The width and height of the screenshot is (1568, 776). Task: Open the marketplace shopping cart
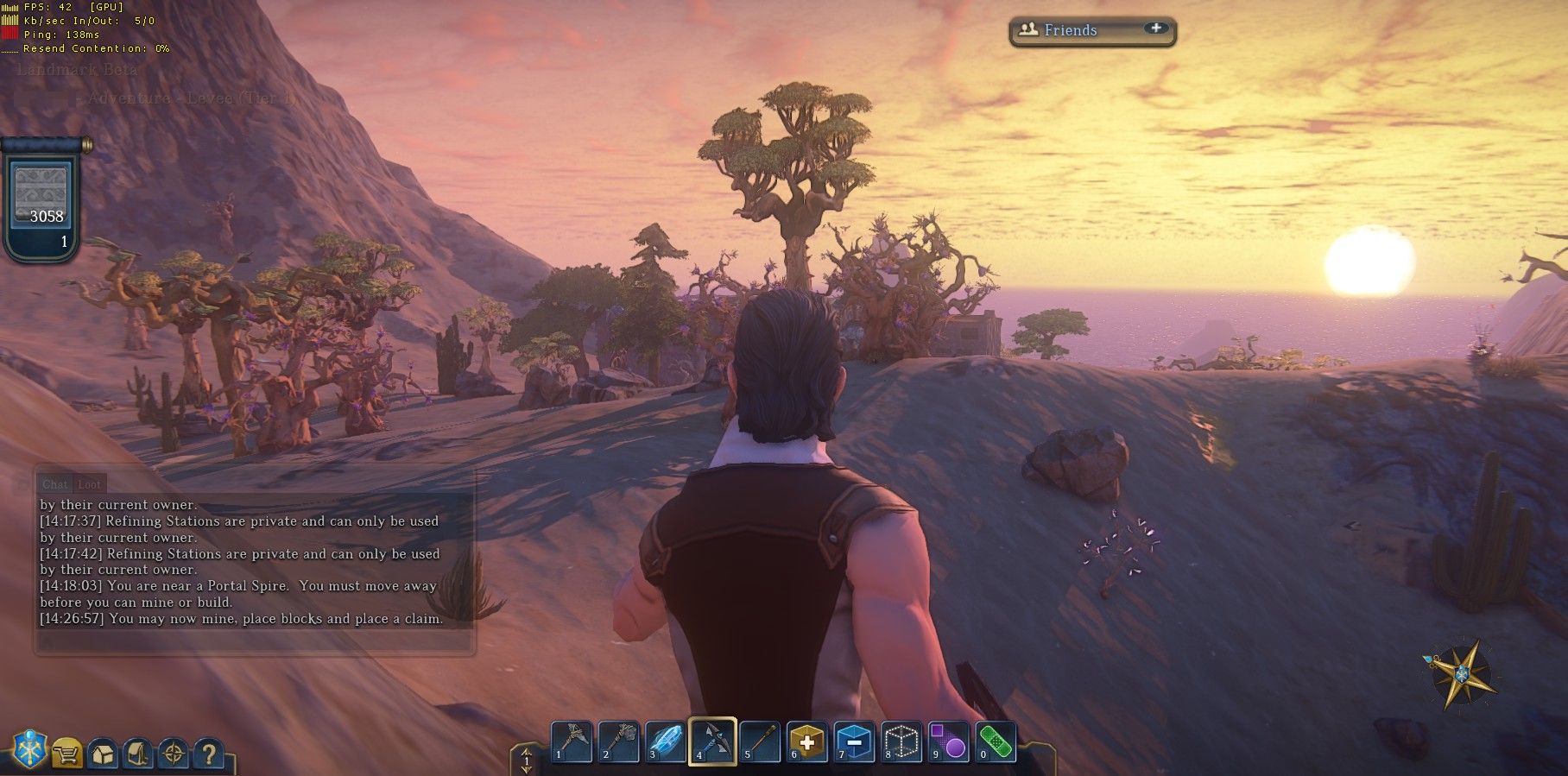coord(67,754)
